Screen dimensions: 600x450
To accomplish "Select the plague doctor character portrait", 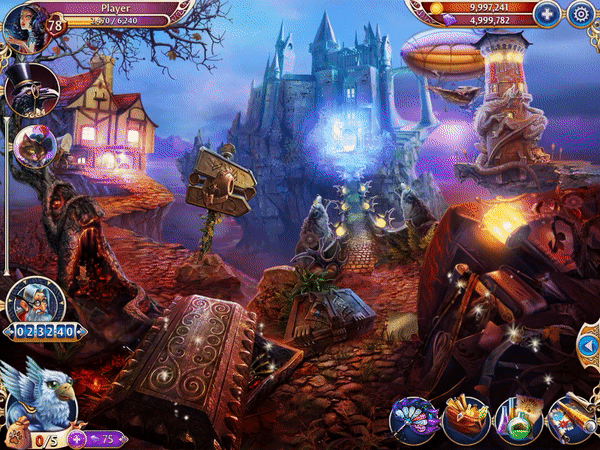I will (32, 90).
